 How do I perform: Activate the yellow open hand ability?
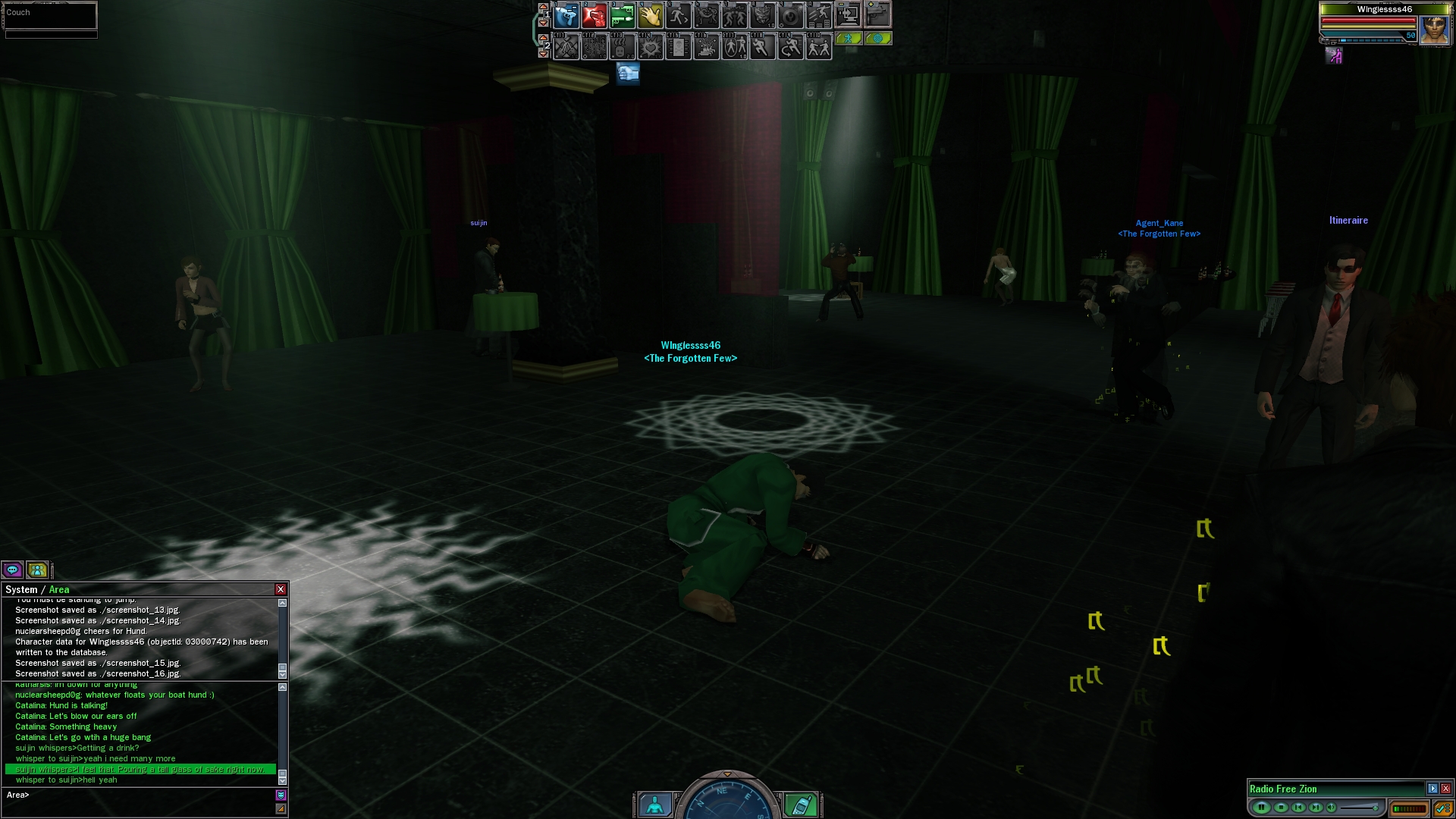[650, 15]
